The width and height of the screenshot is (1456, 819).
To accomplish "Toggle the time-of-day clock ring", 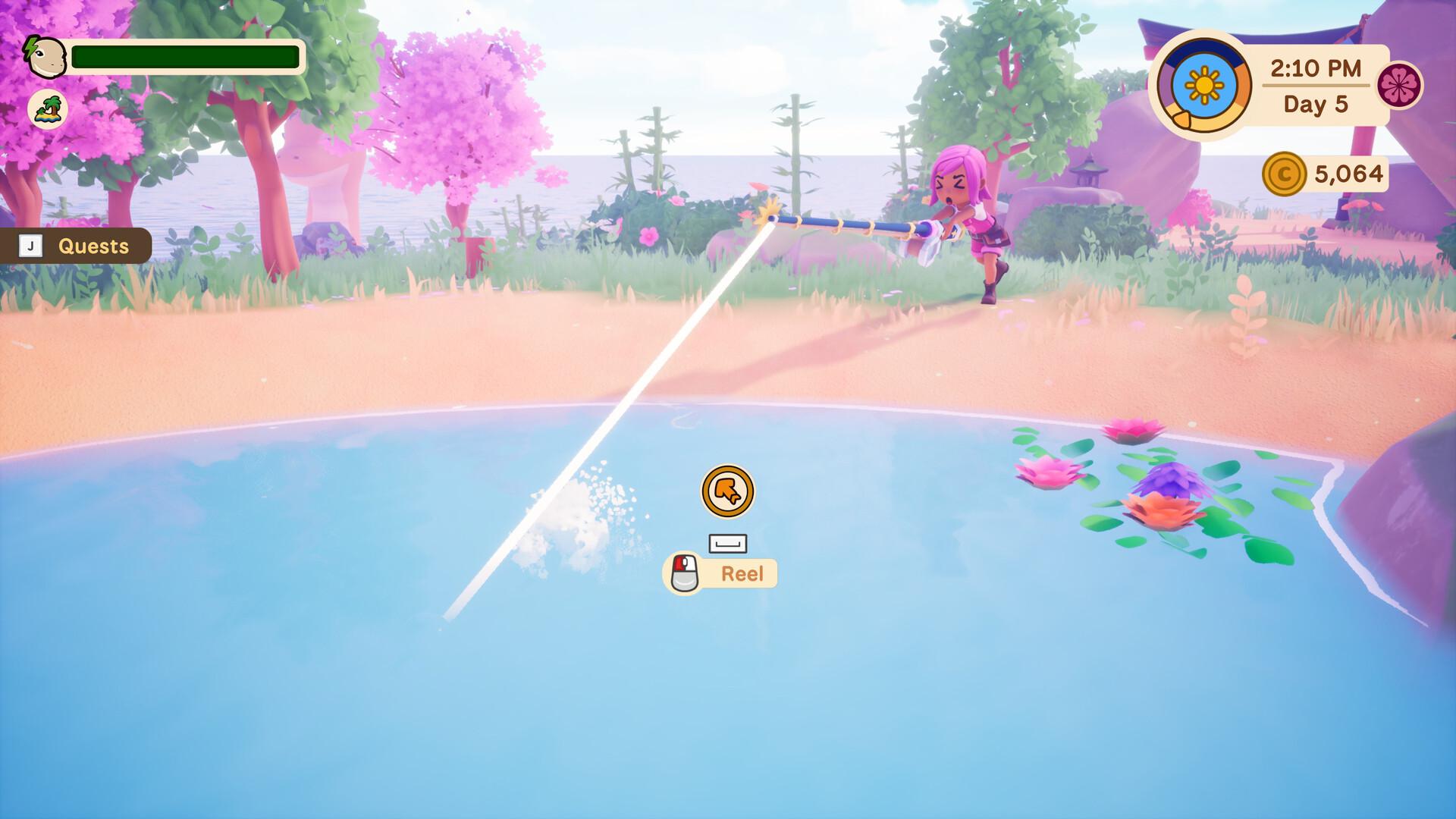I will pyautogui.click(x=1205, y=85).
